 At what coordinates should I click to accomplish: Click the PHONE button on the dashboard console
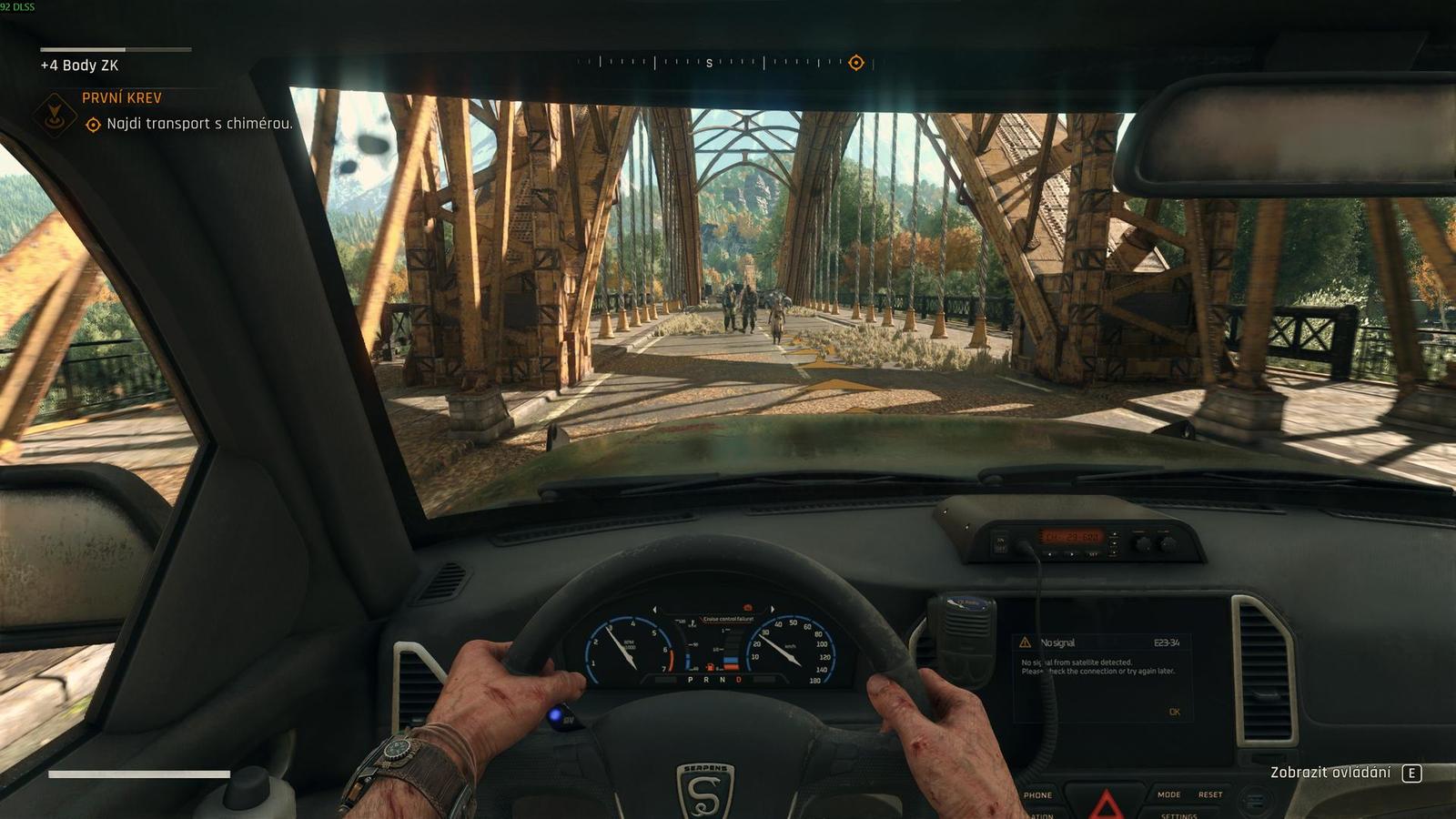coord(1037,794)
